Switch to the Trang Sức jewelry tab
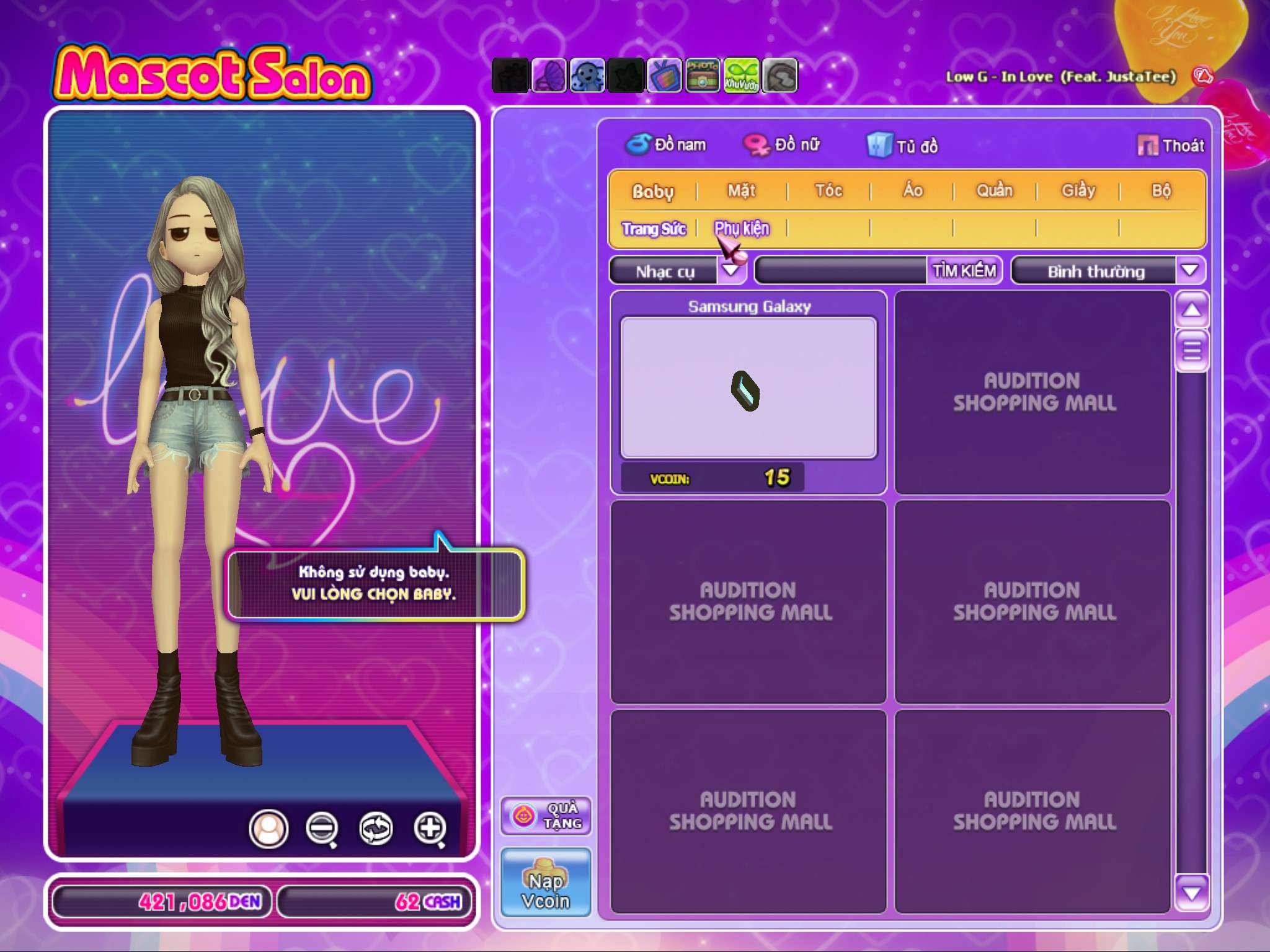 (654, 229)
